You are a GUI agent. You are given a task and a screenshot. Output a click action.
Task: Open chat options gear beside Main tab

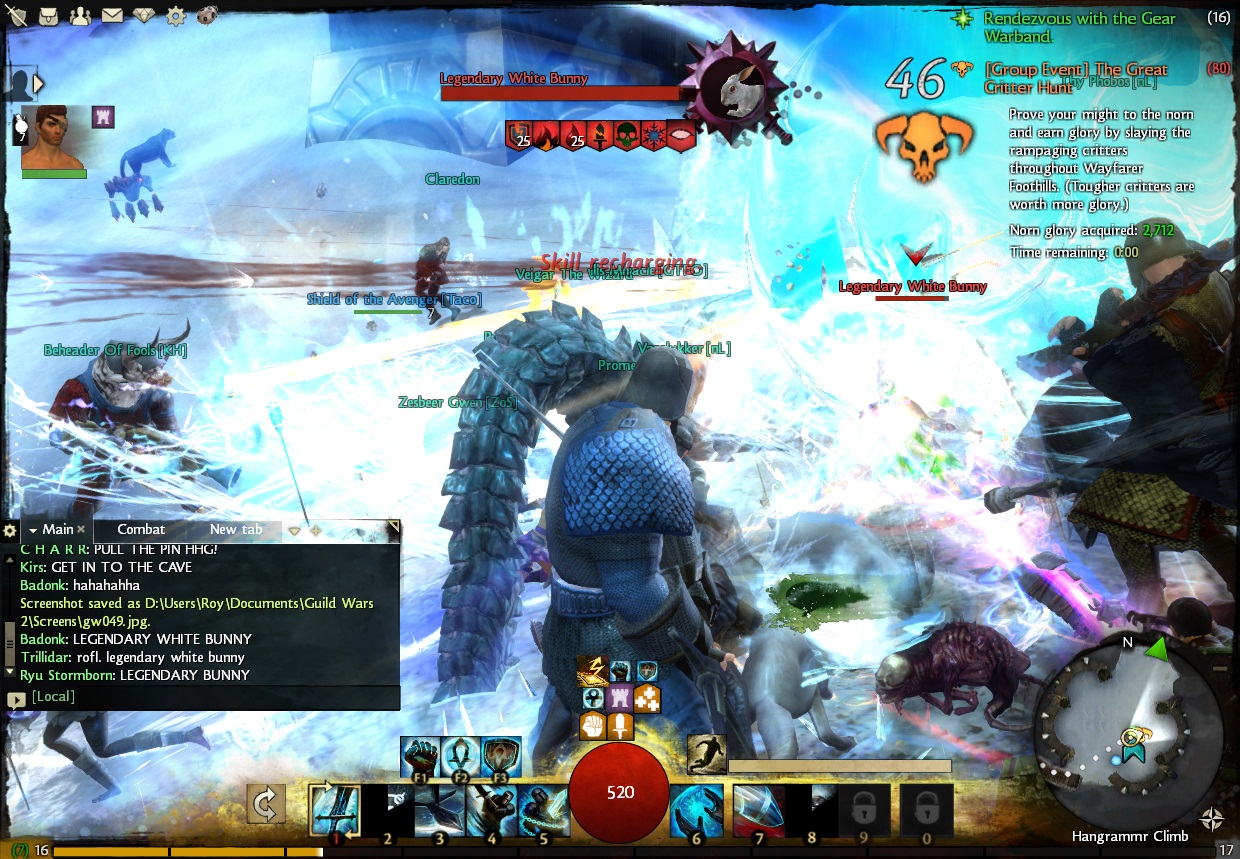[x=10, y=530]
